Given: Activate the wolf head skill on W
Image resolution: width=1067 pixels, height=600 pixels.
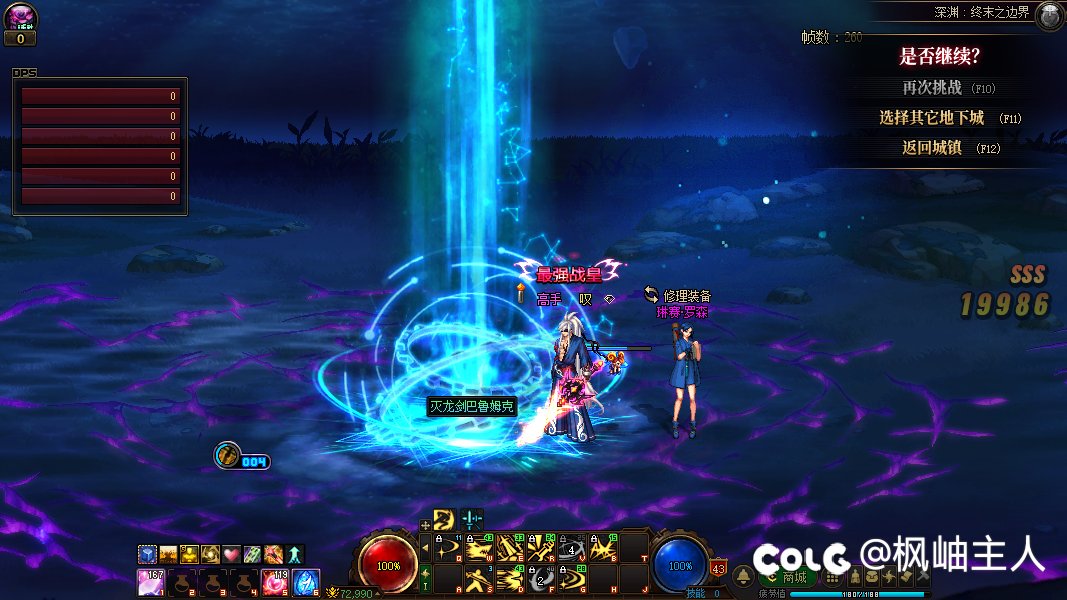Looking at the screenshot, I should (481, 548).
